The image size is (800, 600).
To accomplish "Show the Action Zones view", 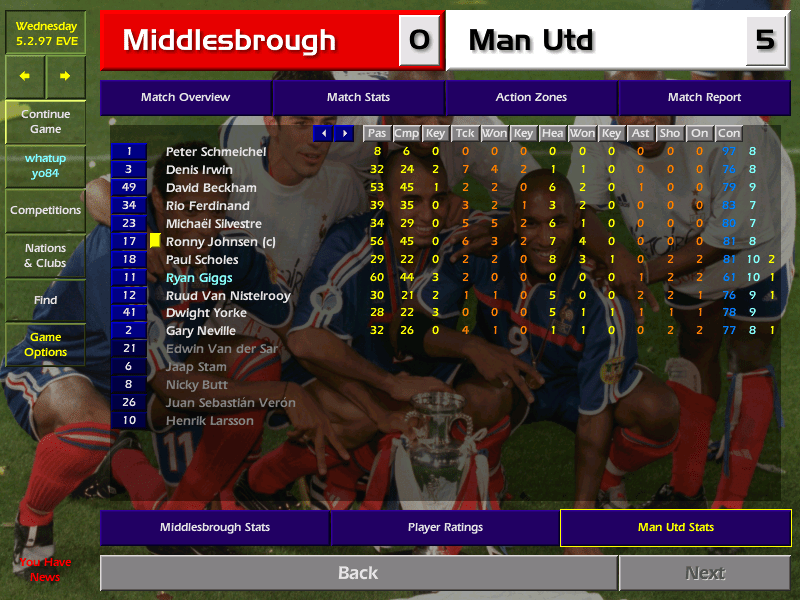I will pyautogui.click(x=531, y=97).
